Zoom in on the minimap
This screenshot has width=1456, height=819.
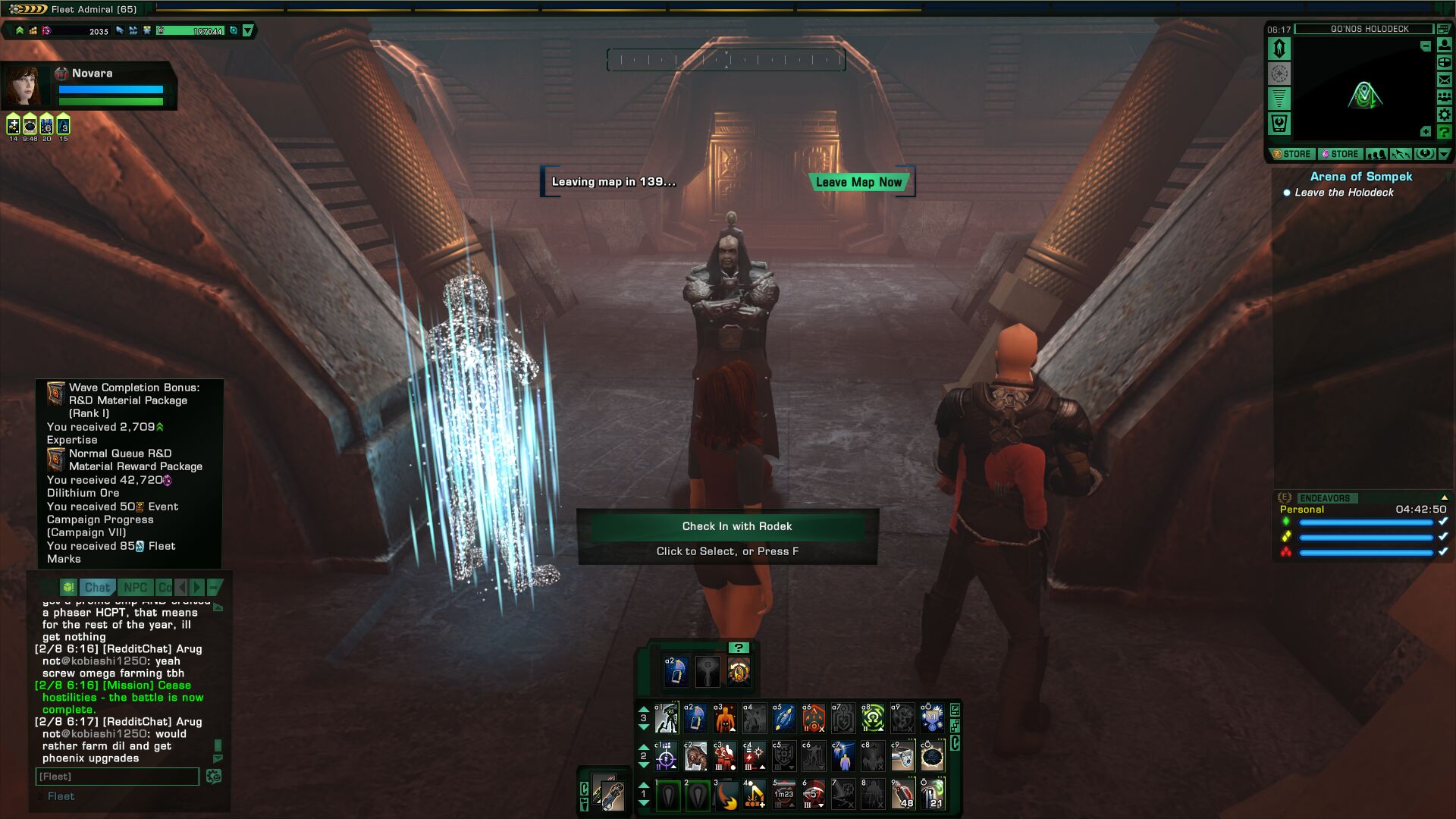(x=1426, y=132)
